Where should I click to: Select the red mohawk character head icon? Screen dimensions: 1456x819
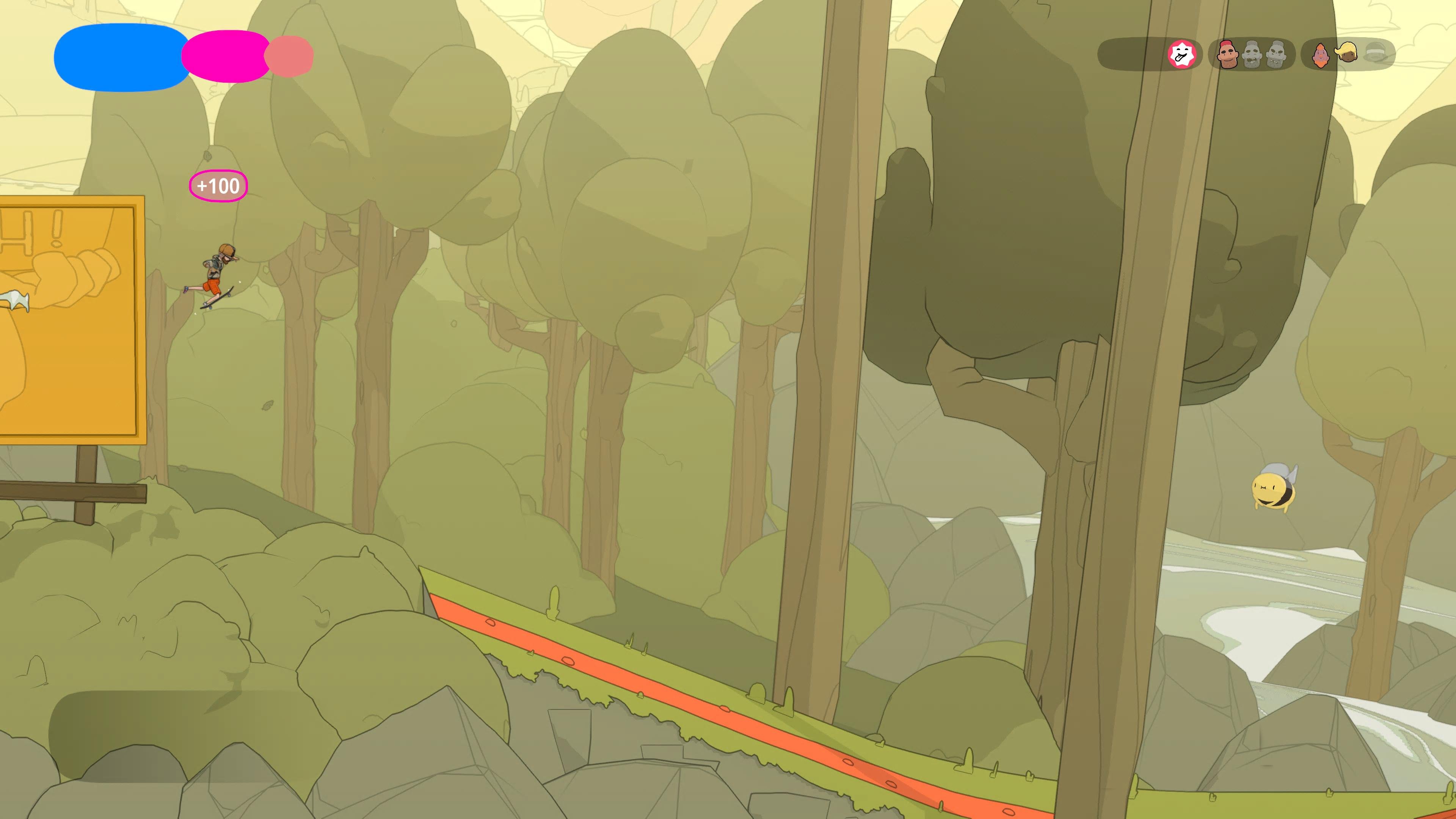click(x=1228, y=54)
